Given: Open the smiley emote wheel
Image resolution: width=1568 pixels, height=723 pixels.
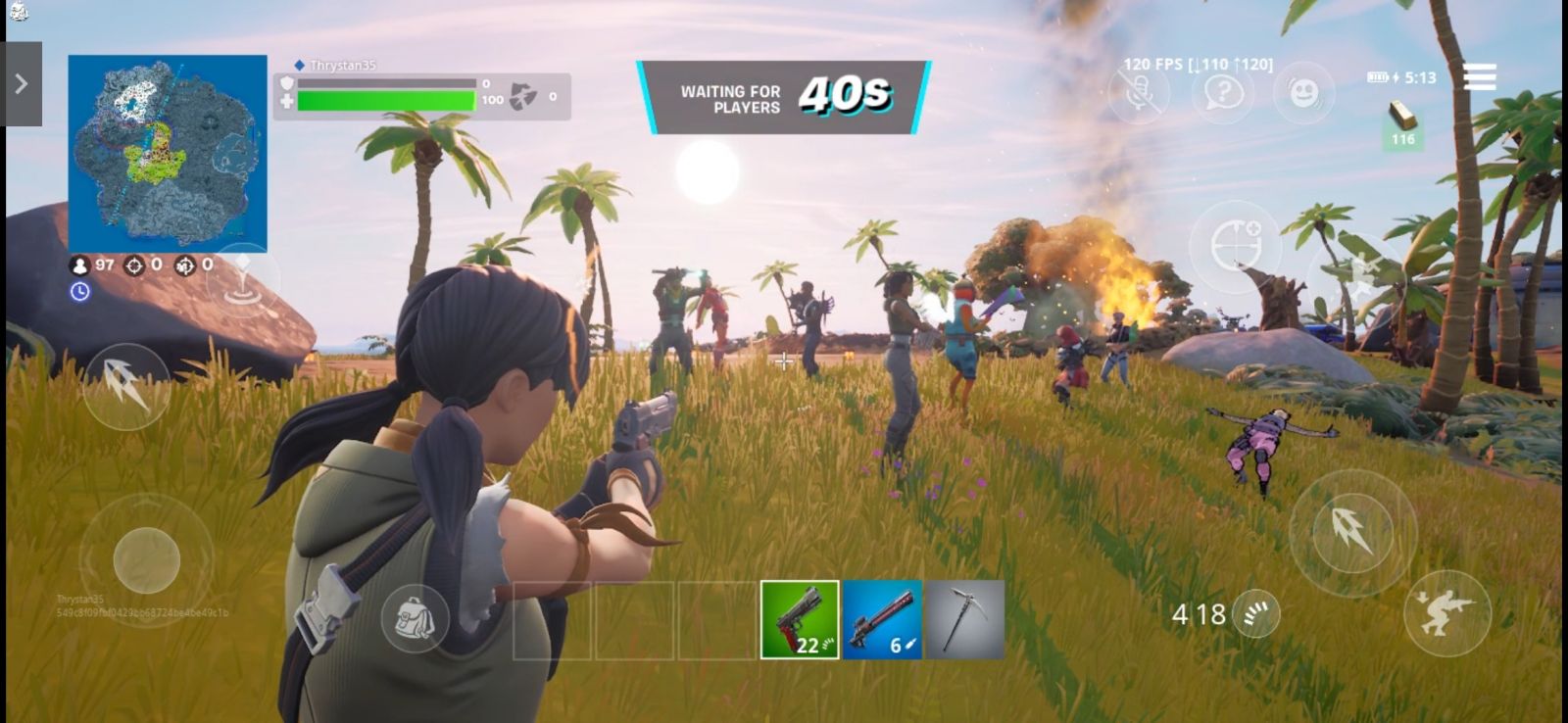Looking at the screenshot, I should point(1303,94).
